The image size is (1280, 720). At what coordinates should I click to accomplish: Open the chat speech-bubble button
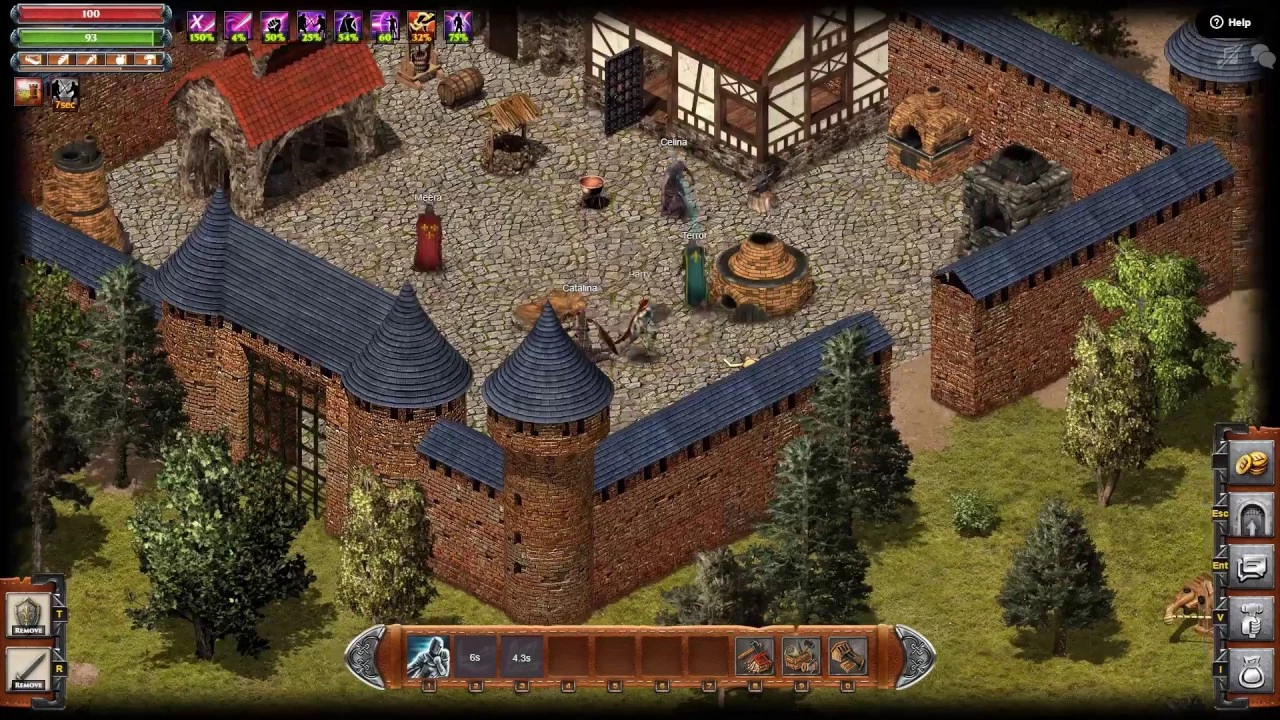coord(1251,568)
